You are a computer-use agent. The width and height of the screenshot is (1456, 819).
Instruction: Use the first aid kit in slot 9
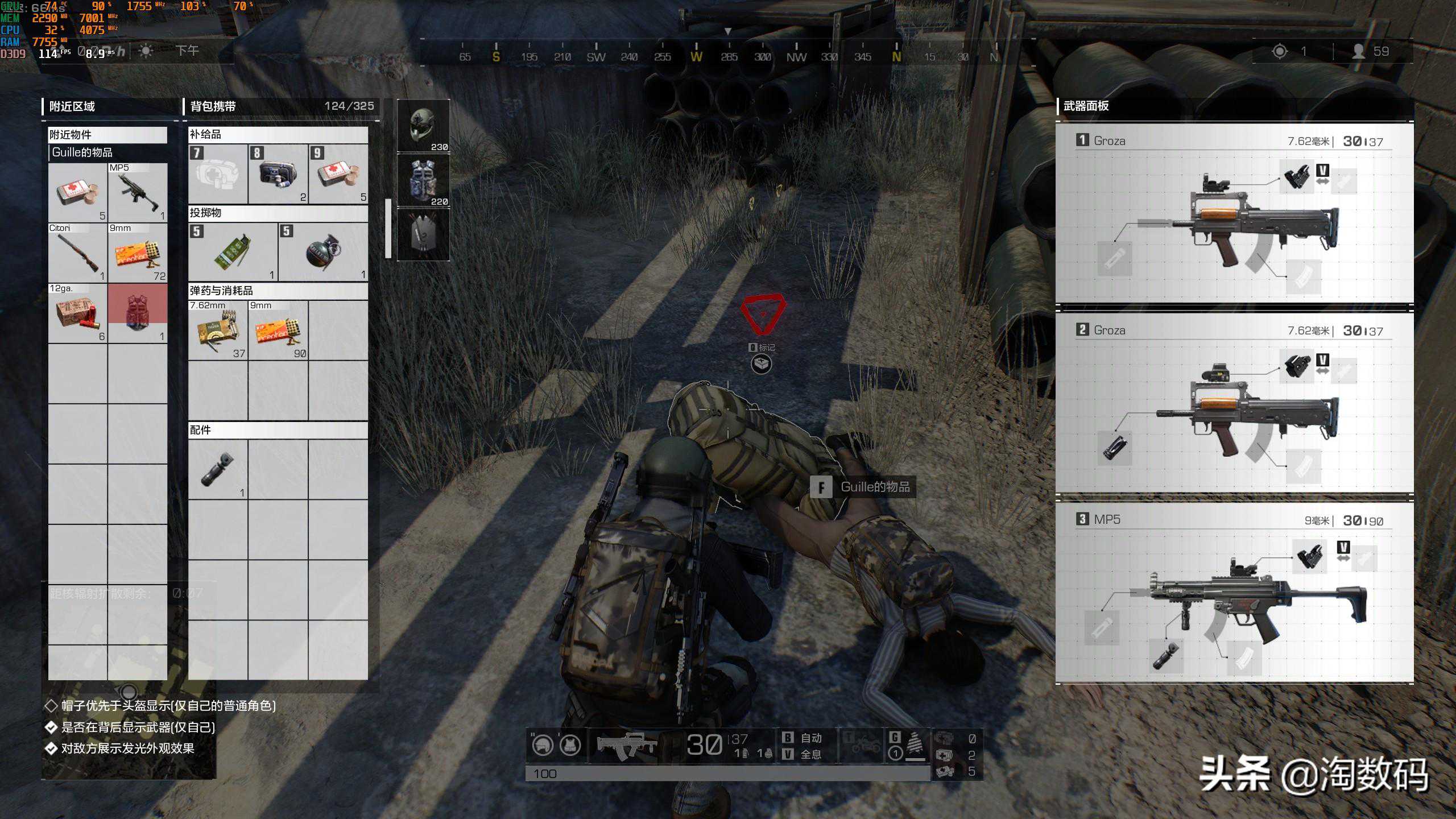click(x=339, y=174)
